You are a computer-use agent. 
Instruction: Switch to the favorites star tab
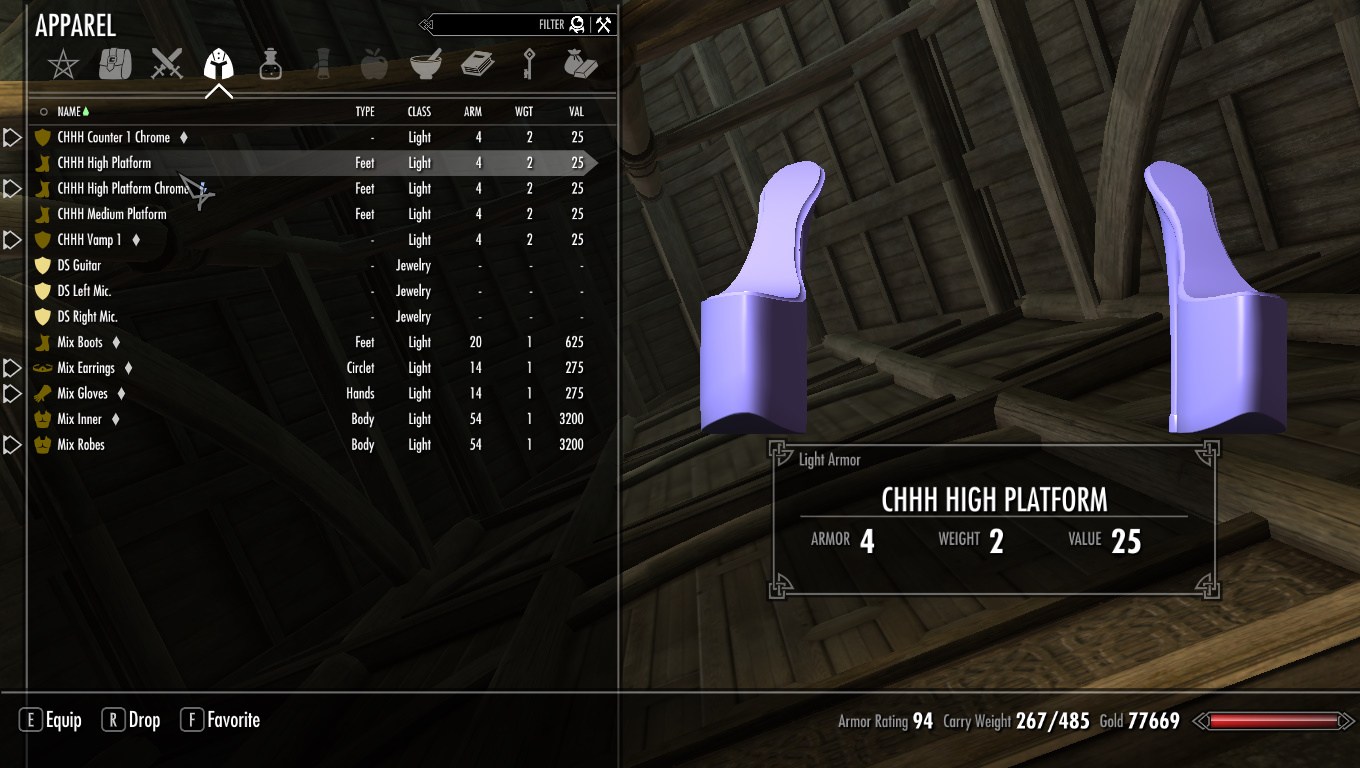(64, 65)
